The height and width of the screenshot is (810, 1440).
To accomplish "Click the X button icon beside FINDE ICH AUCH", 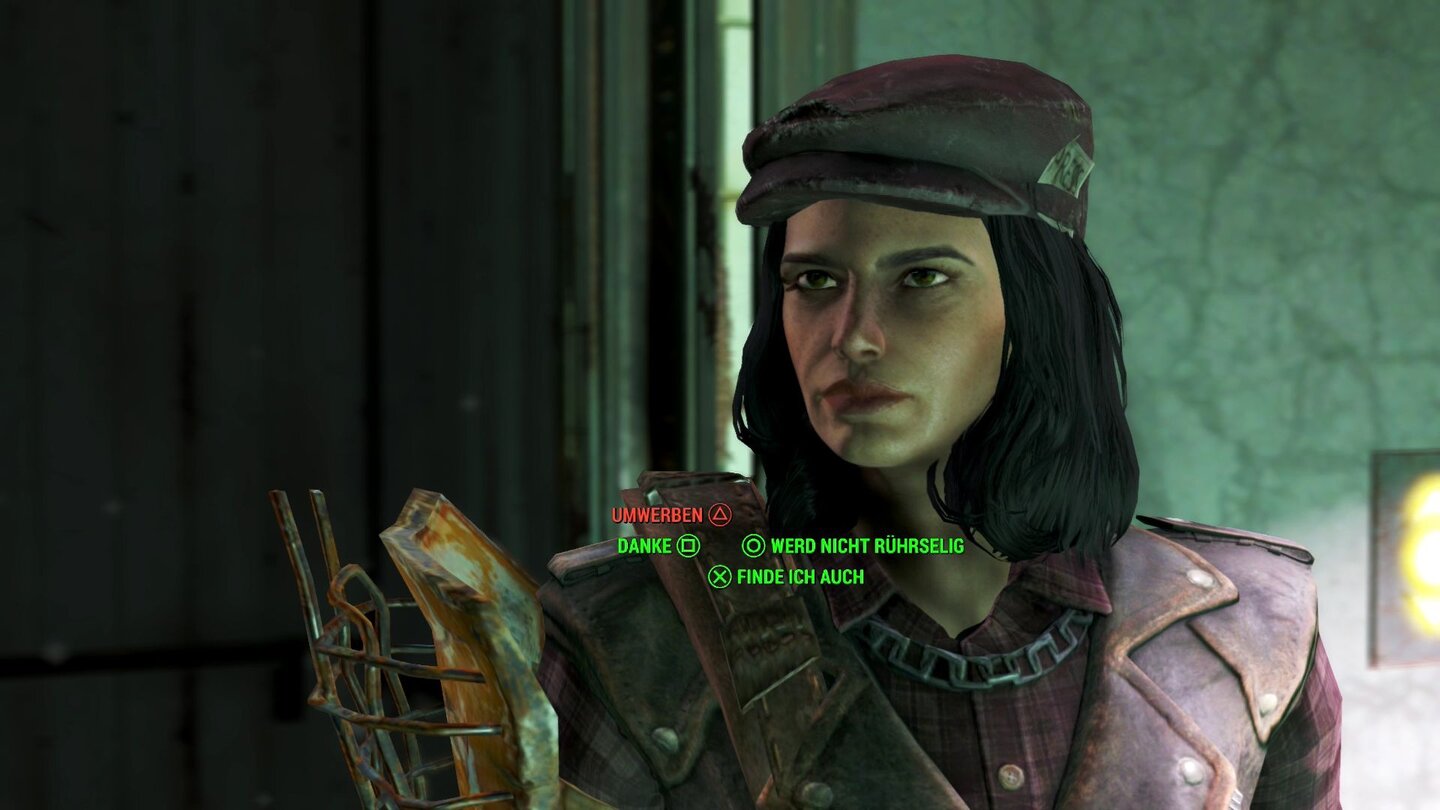I will point(719,576).
